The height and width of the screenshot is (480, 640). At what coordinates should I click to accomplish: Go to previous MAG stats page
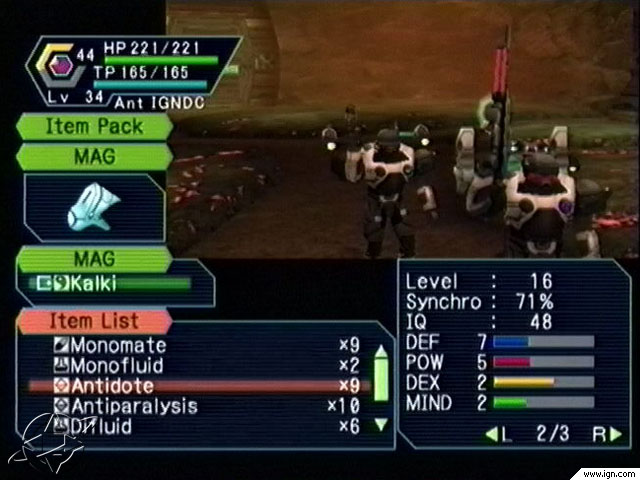pos(494,435)
